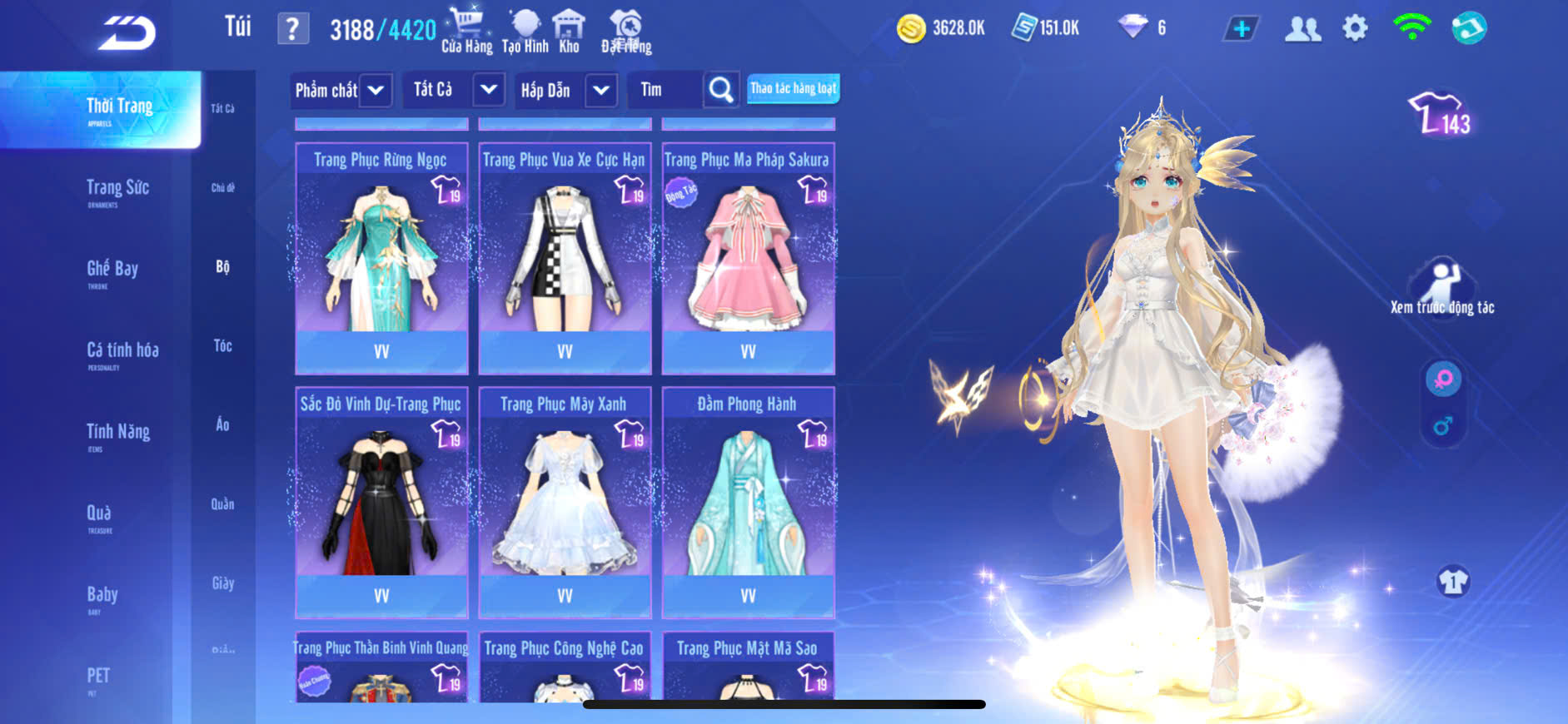The height and width of the screenshot is (724, 1568).
Task: Click the magnifying glass search button
Action: [x=721, y=90]
